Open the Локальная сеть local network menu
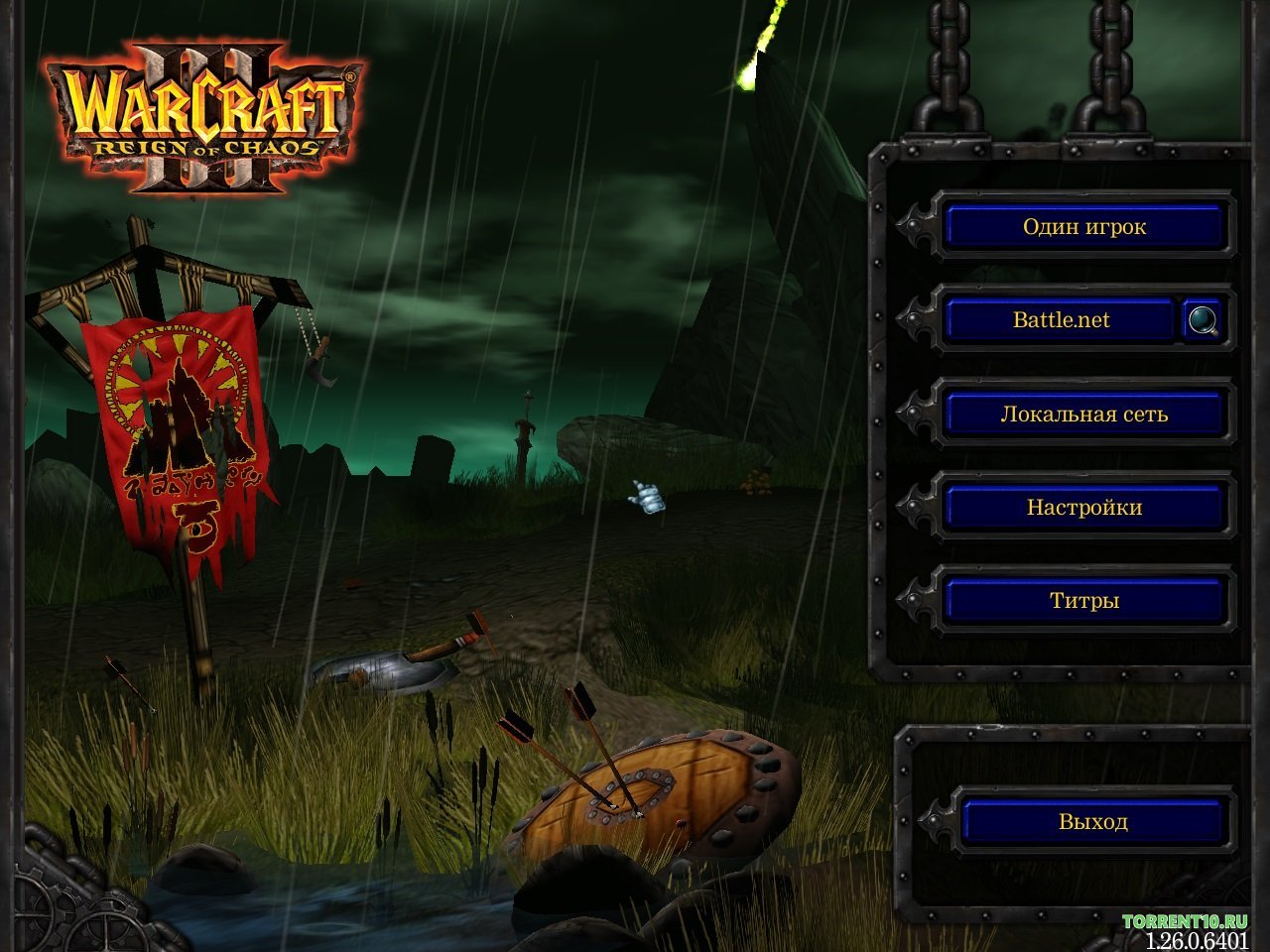Image resolution: width=1270 pixels, height=952 pixels. (x=1083, y=415)
